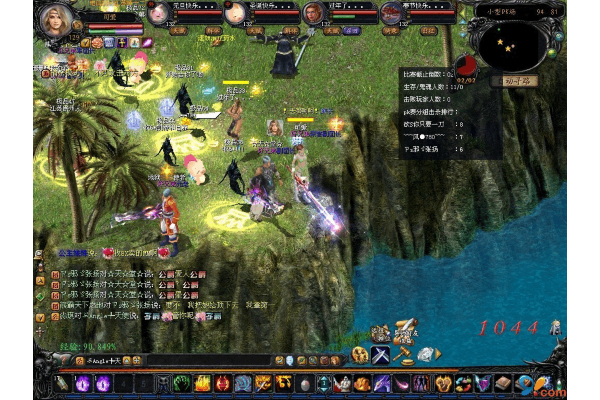The width and height of the screenshot is (600, 400).
Task: Use the egg item in hotbar
Action: coord(304,383)
